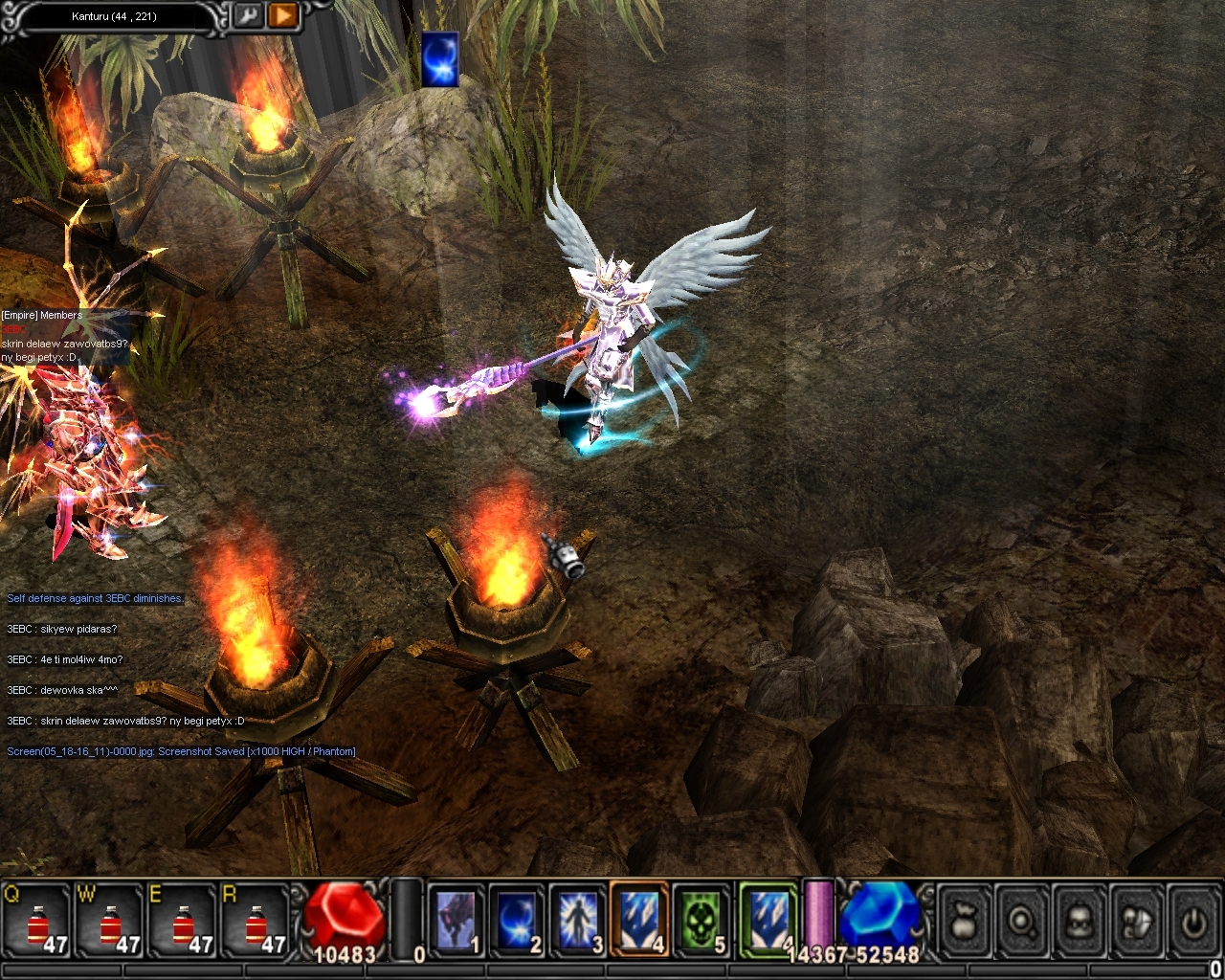This screenshot has width=1225, height=980.
Task: Open the money bag menu button
Action: [966, 922]
